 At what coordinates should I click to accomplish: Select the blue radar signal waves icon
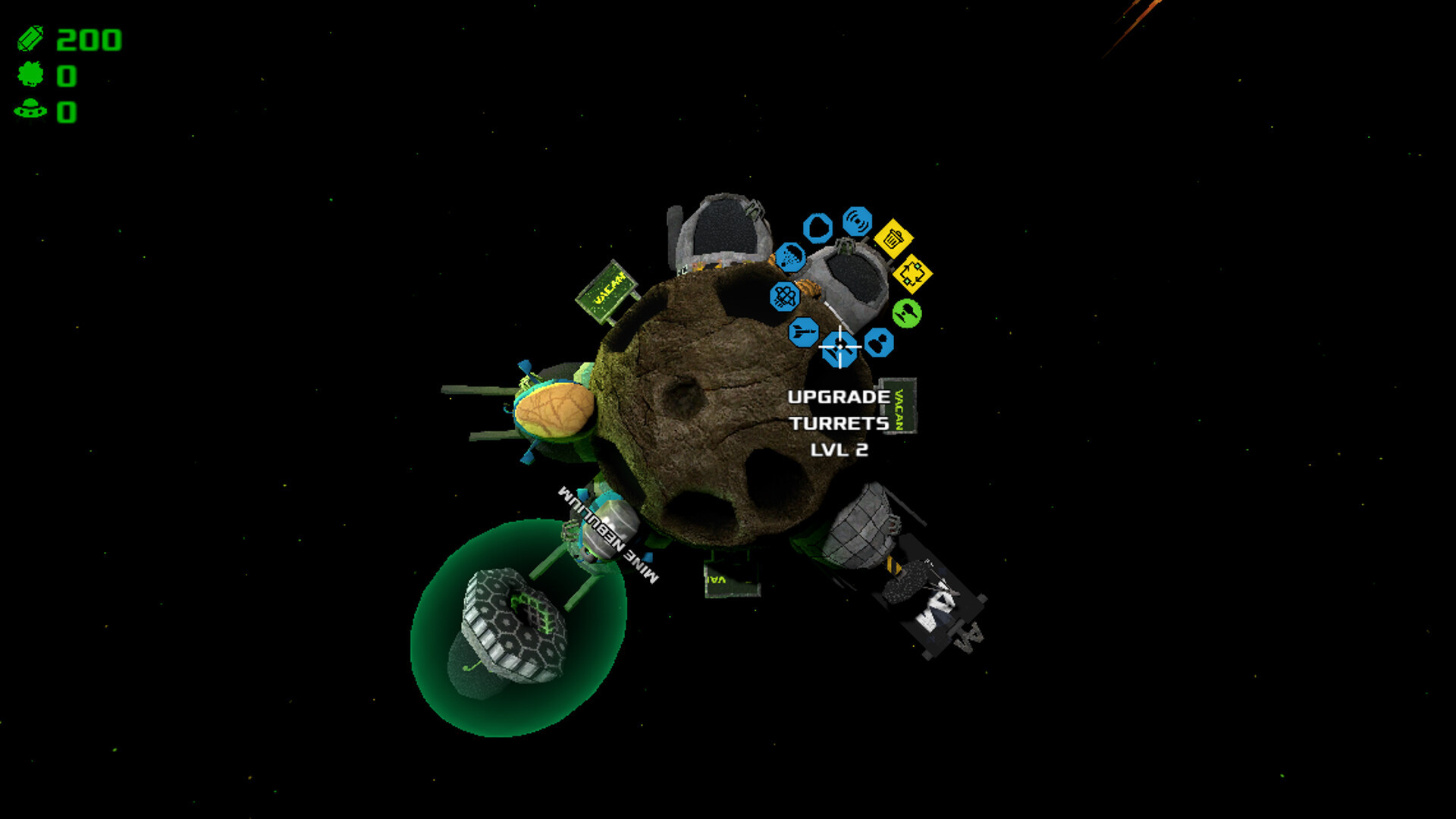[x=857, y=221]
